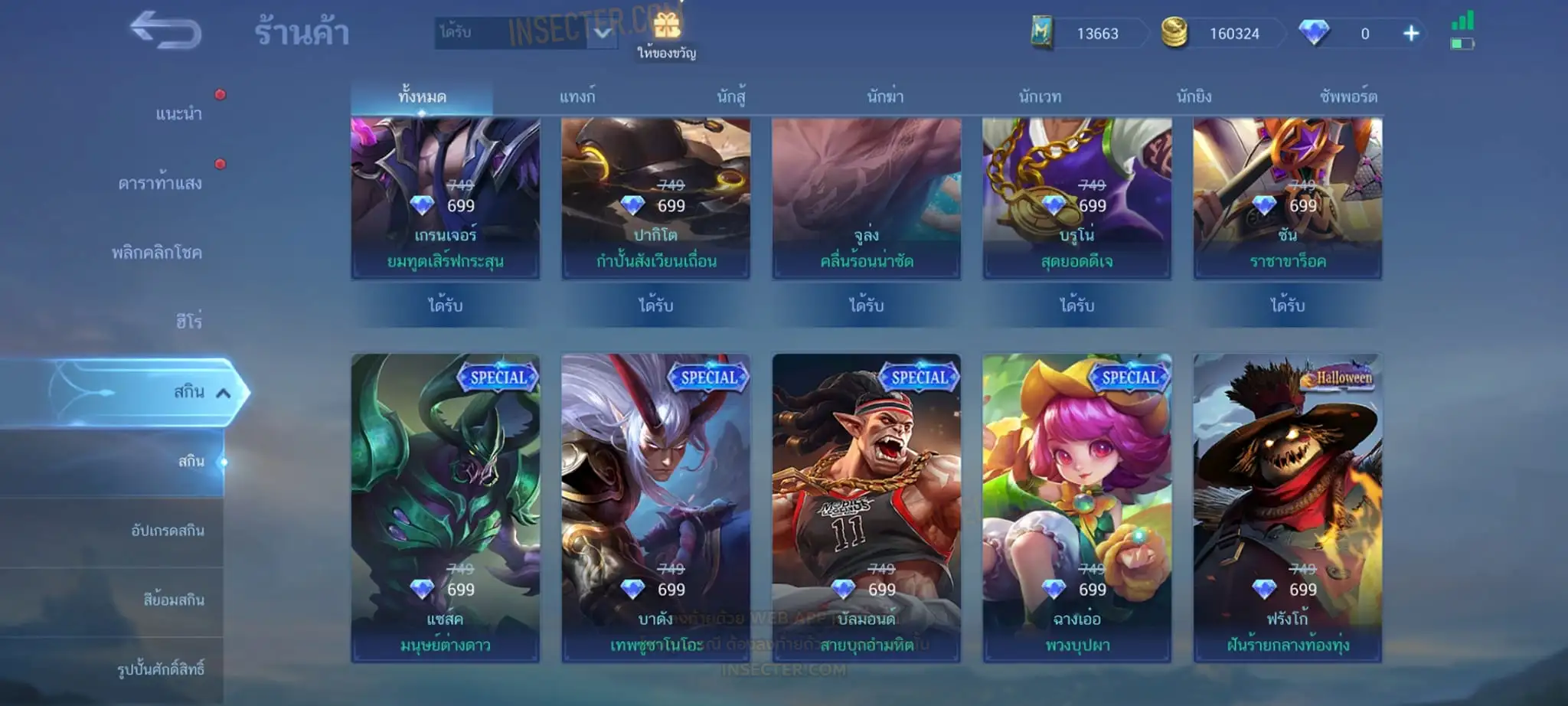Click ได้รับ under the เกรนเจอร์ skin
Viewport: 1568px width, 706px height.
(x=445, y=306)
